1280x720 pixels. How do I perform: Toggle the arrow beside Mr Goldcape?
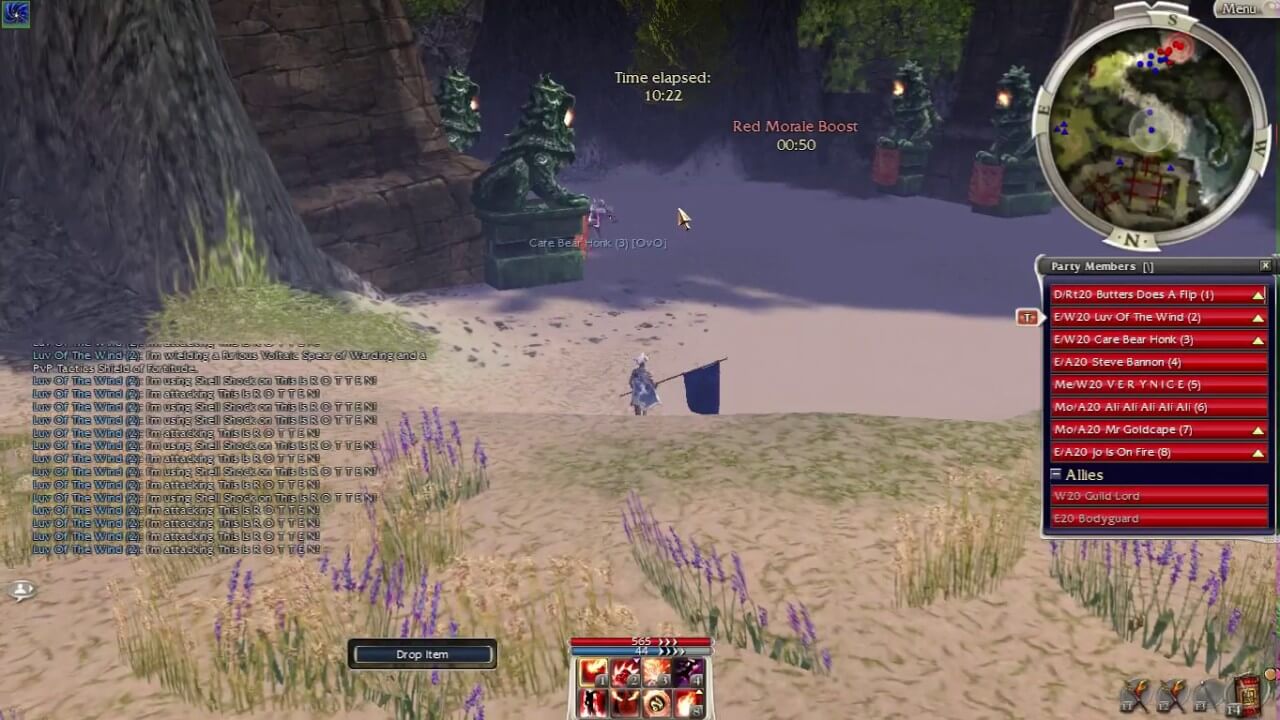tap(1258, 429)
